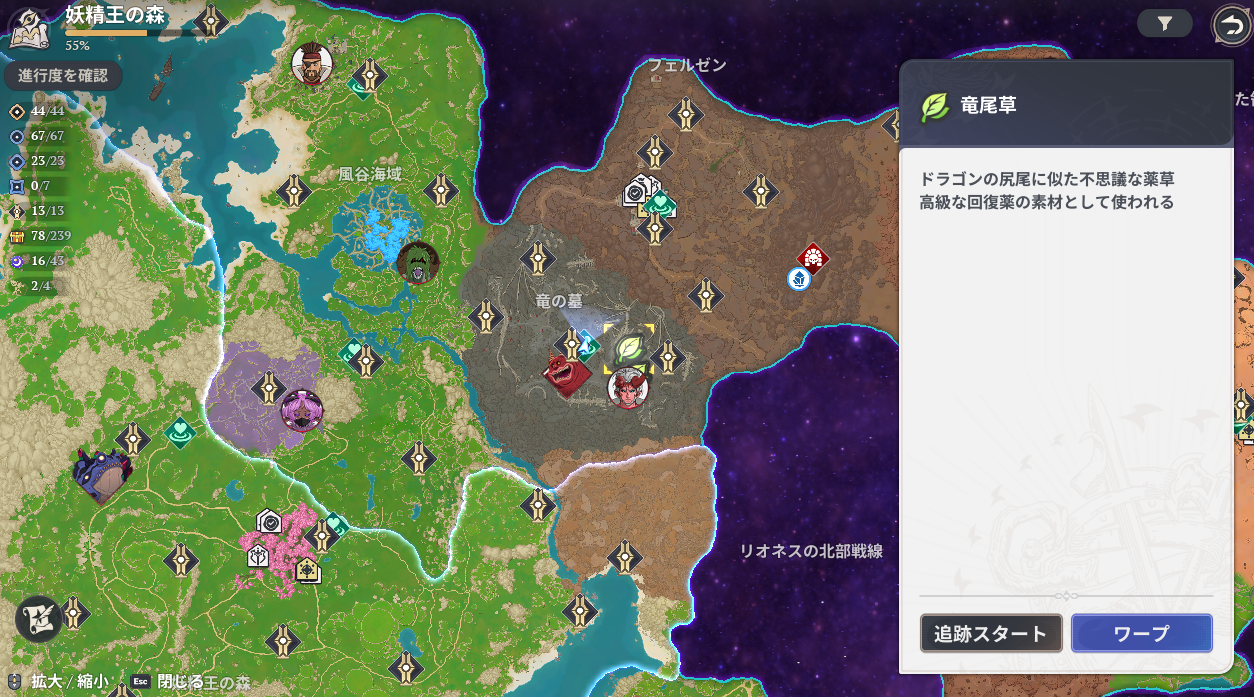Open the map filter funnel button
The width and height of the screenshot is (1254, 697).
coord(1164,23)
